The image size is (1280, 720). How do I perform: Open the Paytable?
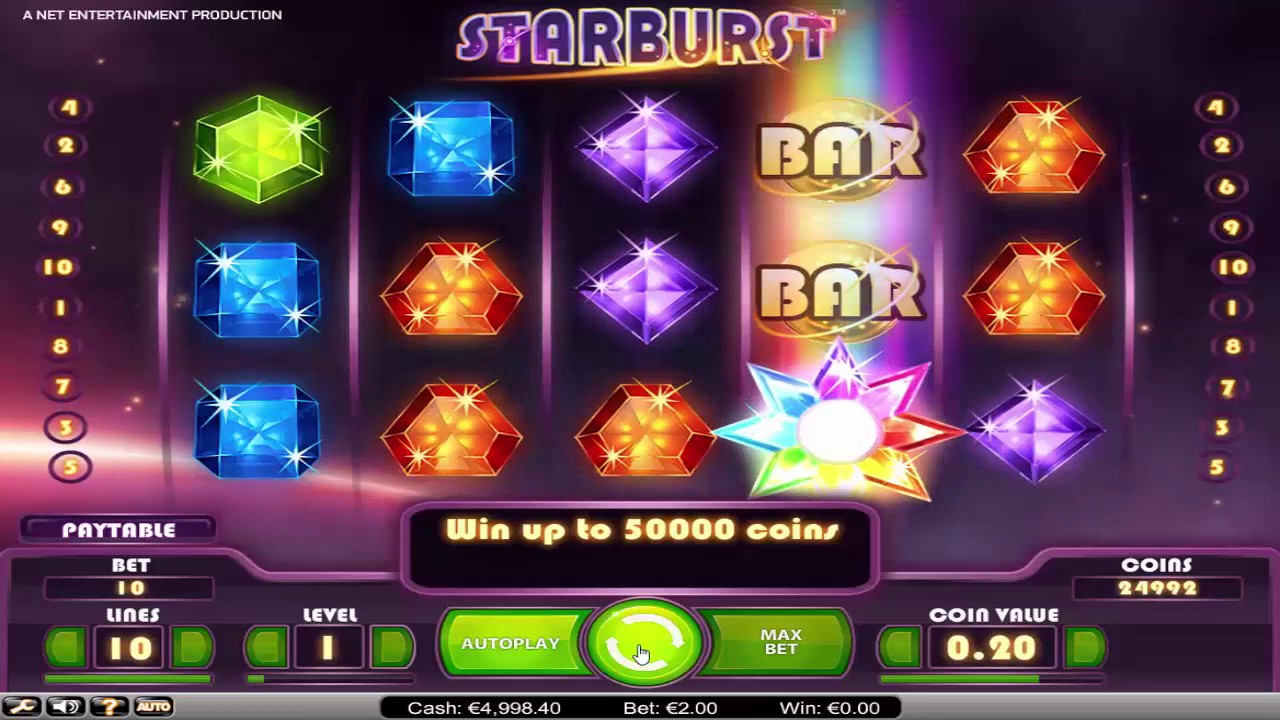pos(119,530)
